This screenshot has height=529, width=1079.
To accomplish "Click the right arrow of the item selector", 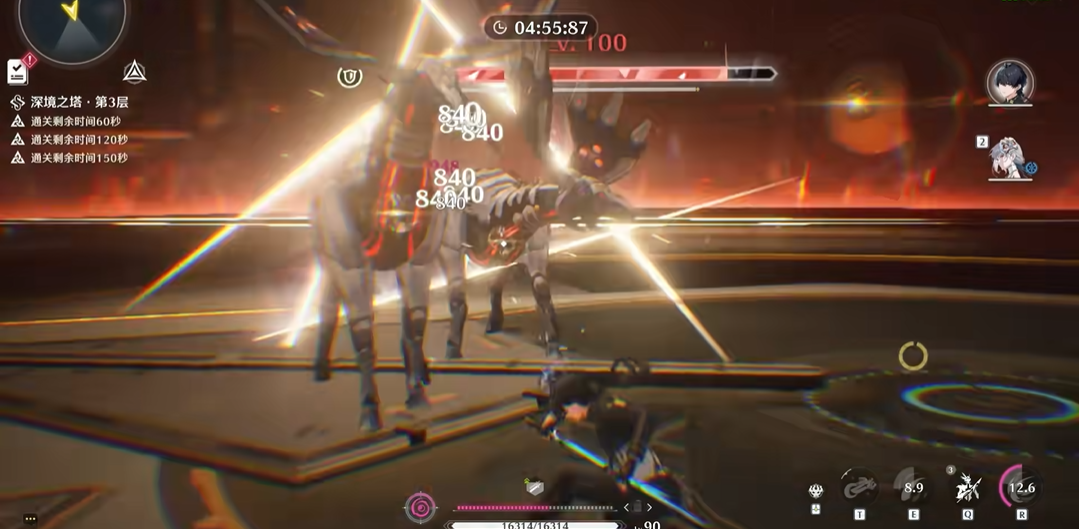I will [x=650, y=508].
